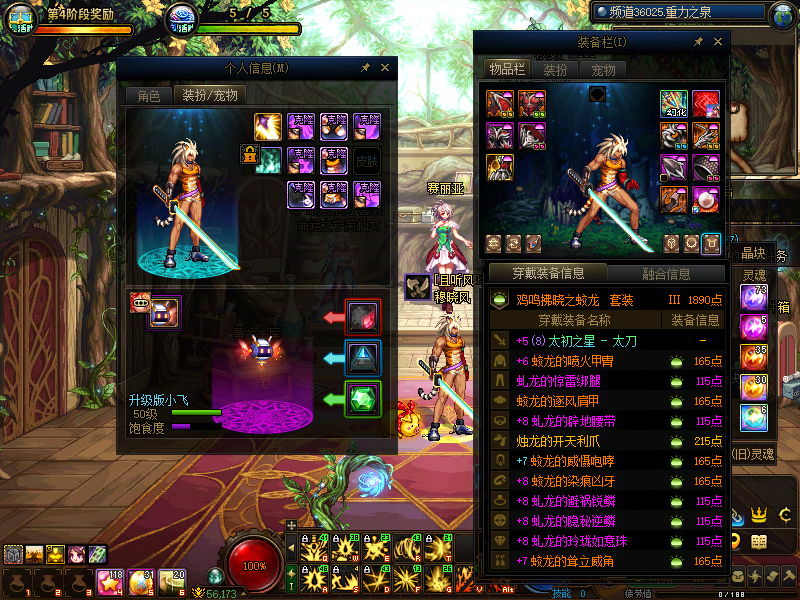Open the 物品栏 tab
Image resolution: width=800 pixels, height=600 pixels.
click(506, 70)
